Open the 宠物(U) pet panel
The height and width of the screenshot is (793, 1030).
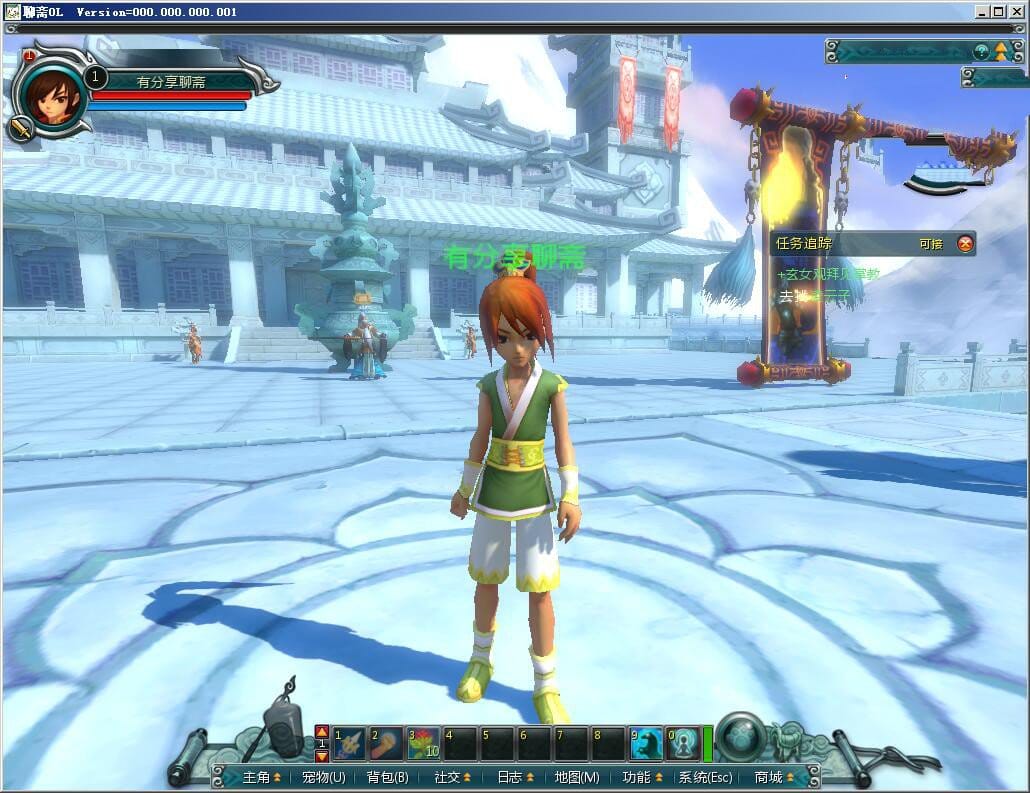point(323,777)
